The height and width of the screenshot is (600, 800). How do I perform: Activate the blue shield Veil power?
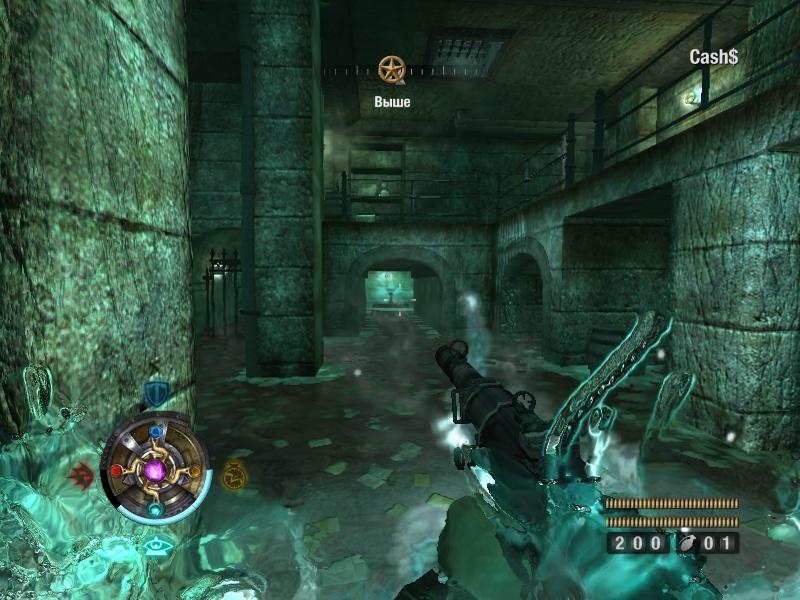156,393
